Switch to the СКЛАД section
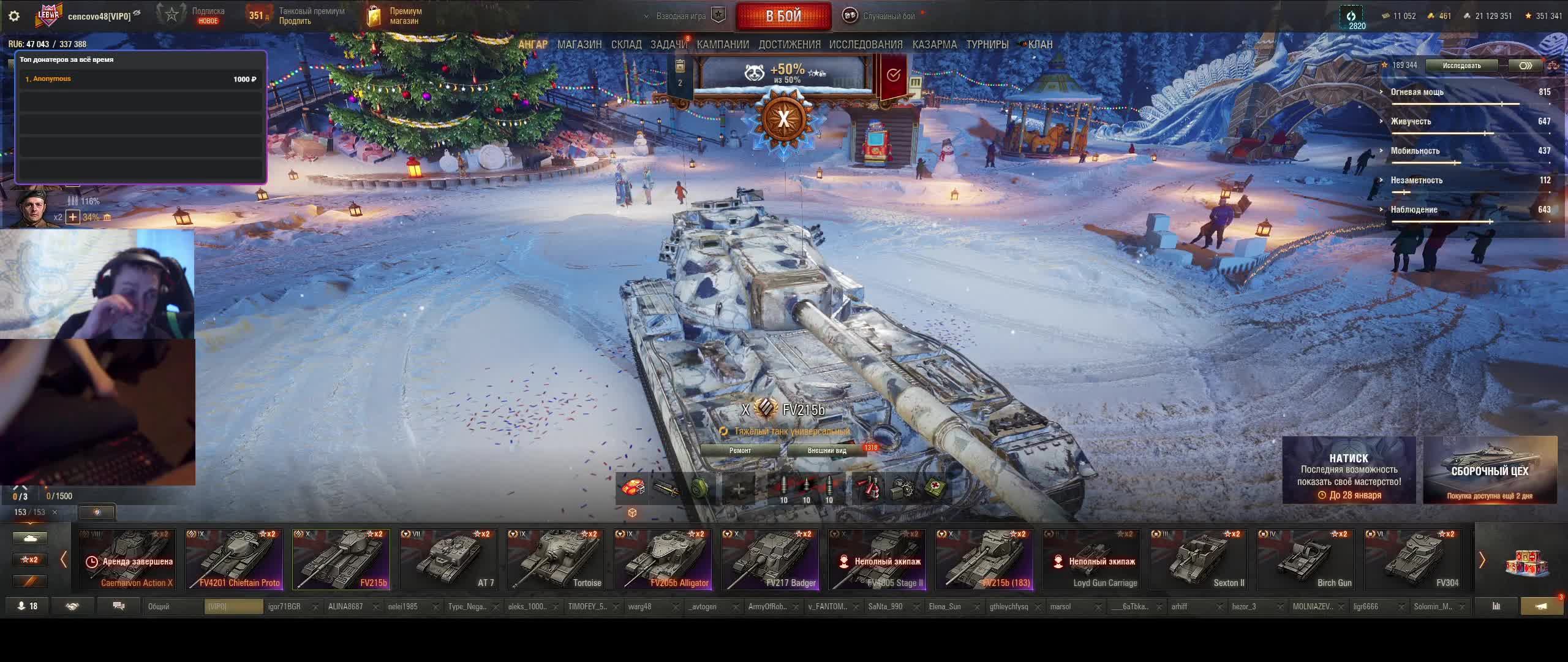 [x=626, y=45]
